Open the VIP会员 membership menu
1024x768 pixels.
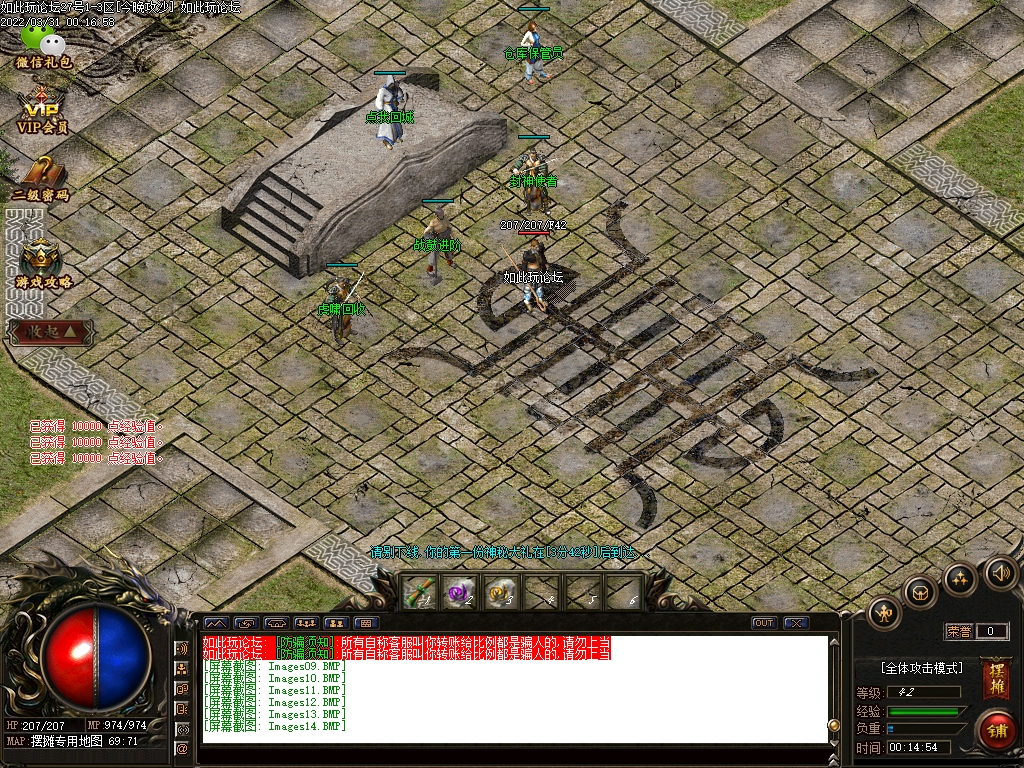pos(42,110)
